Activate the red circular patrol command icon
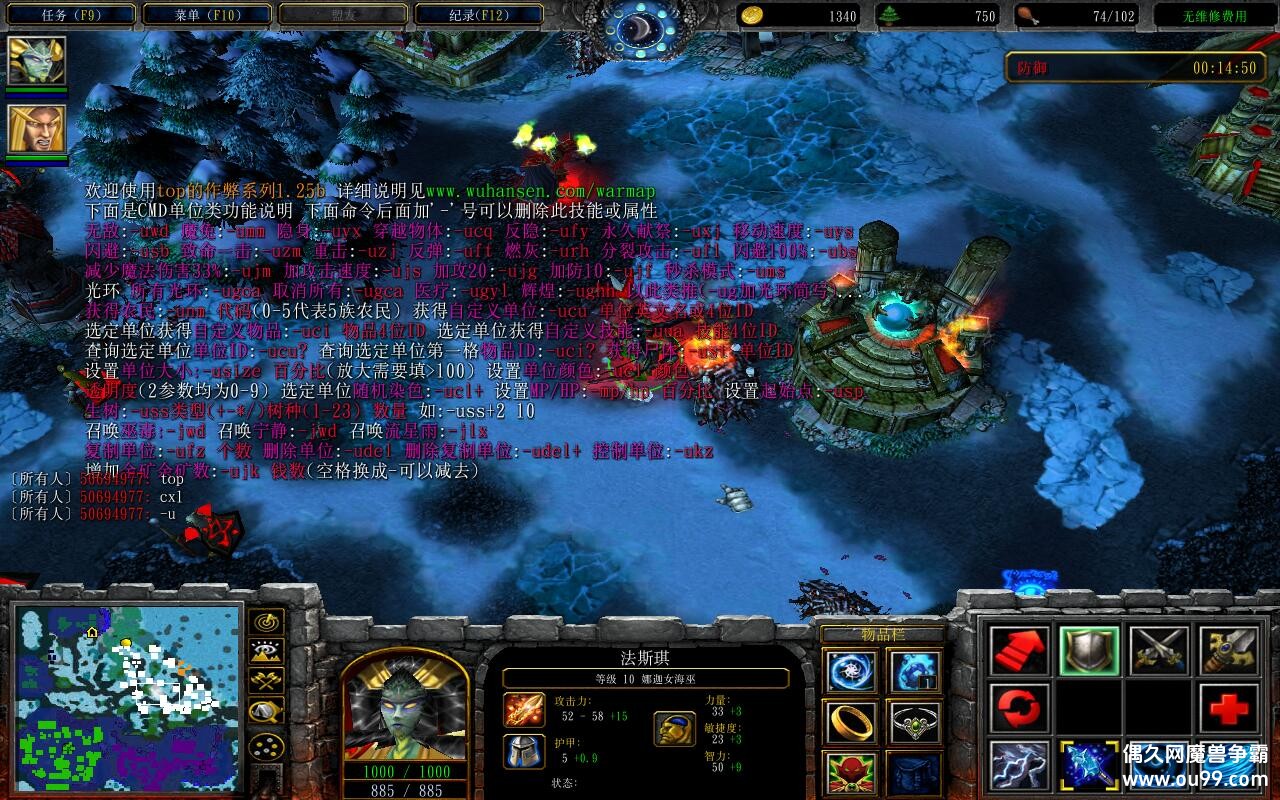This screenshot has height=800, width=1280. click(x=1019, y=710)
